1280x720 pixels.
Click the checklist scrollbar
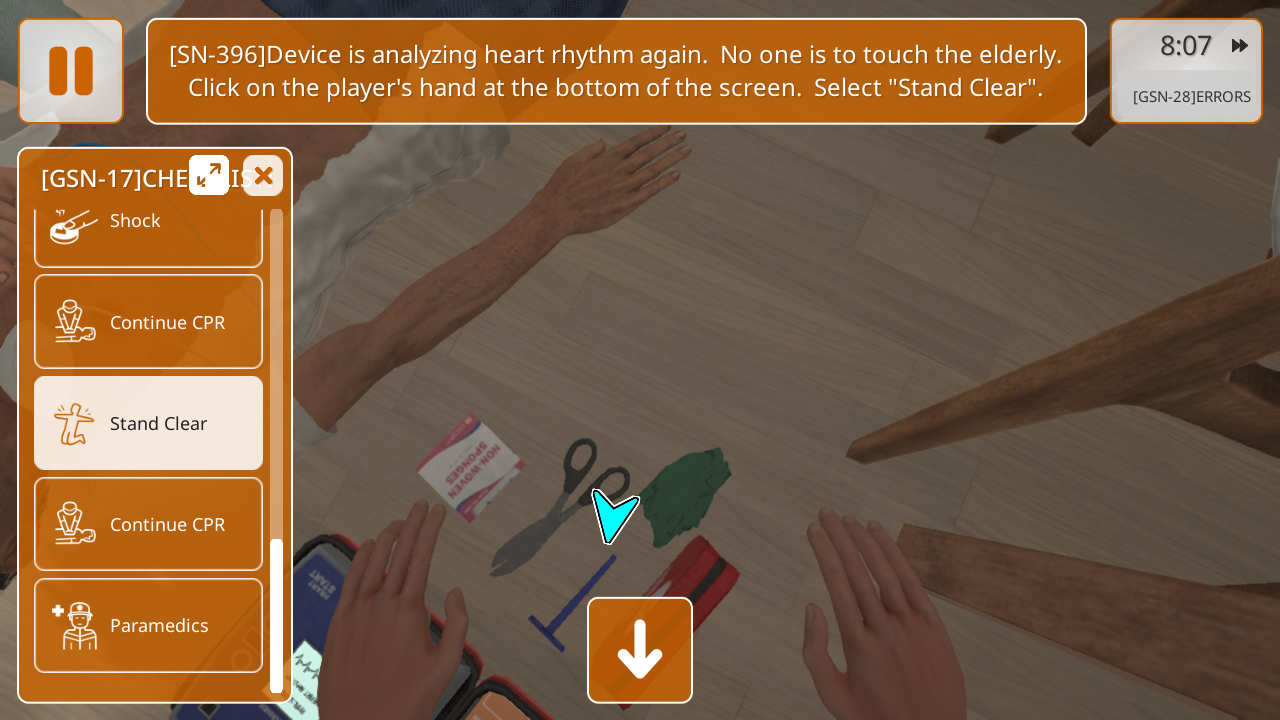click(x=277, y=615)
